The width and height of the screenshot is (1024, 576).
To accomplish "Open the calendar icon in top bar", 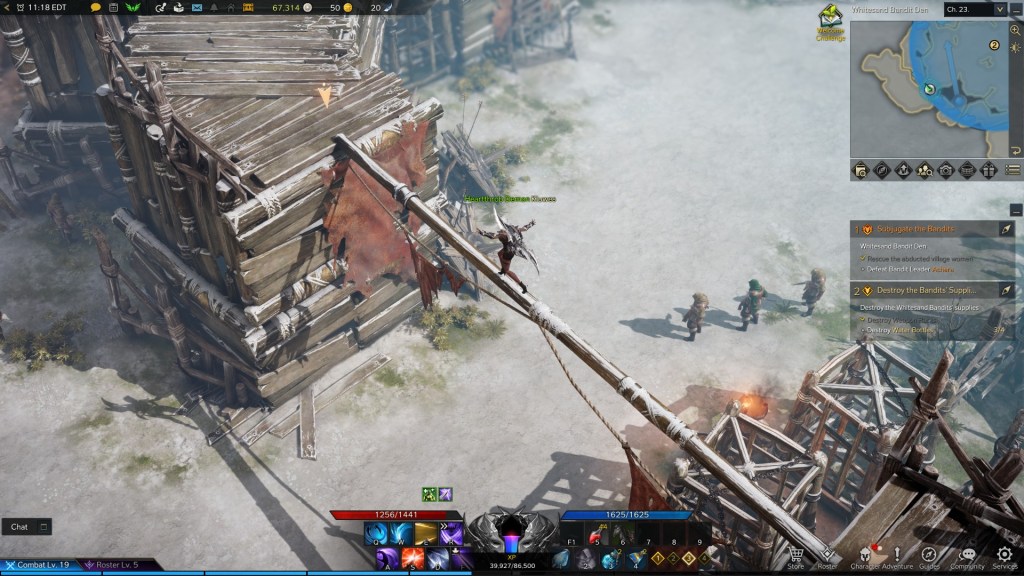I will point(113,8).
